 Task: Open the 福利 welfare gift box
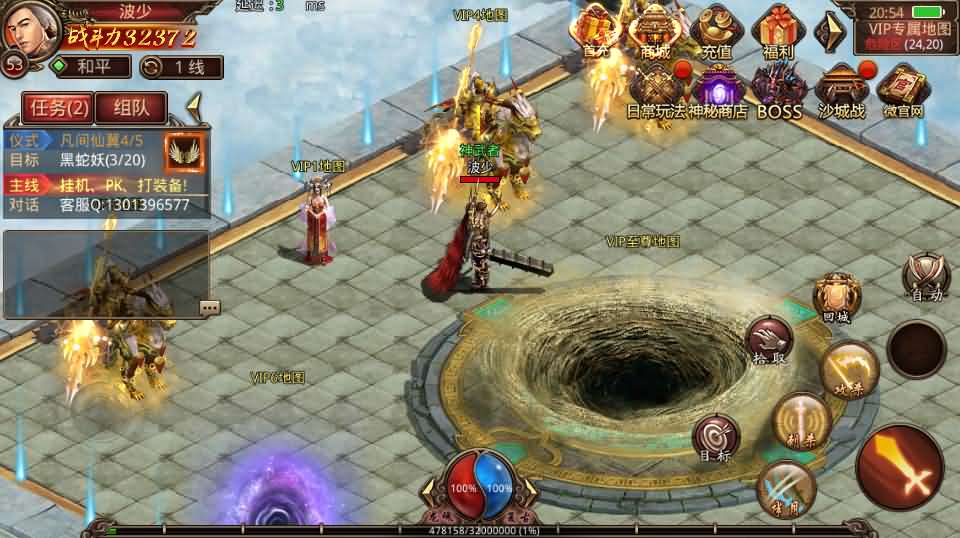(x=776, y=30)
